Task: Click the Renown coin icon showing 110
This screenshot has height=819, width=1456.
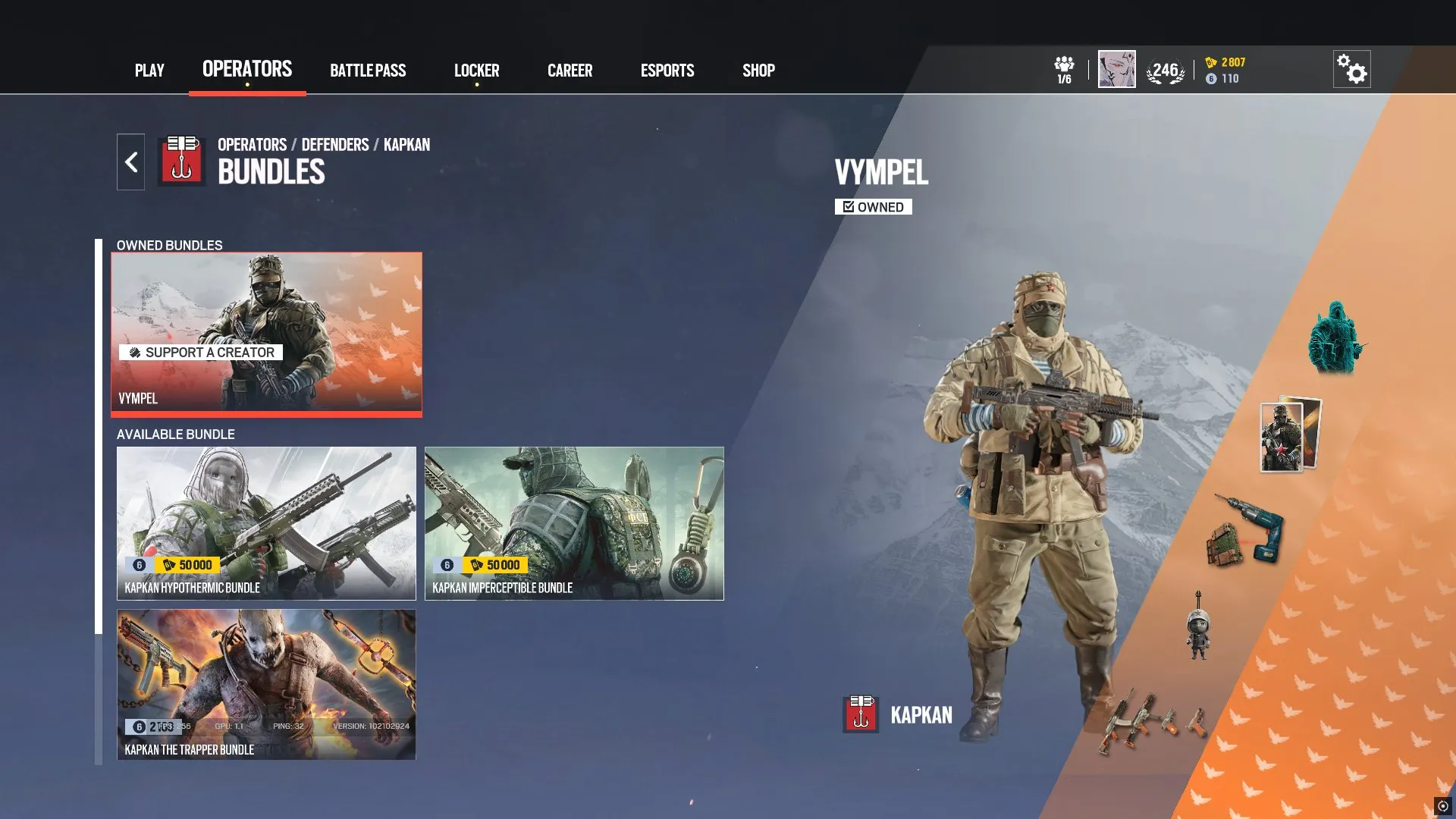Action: pyautogui.click(x=1211, y=78)
